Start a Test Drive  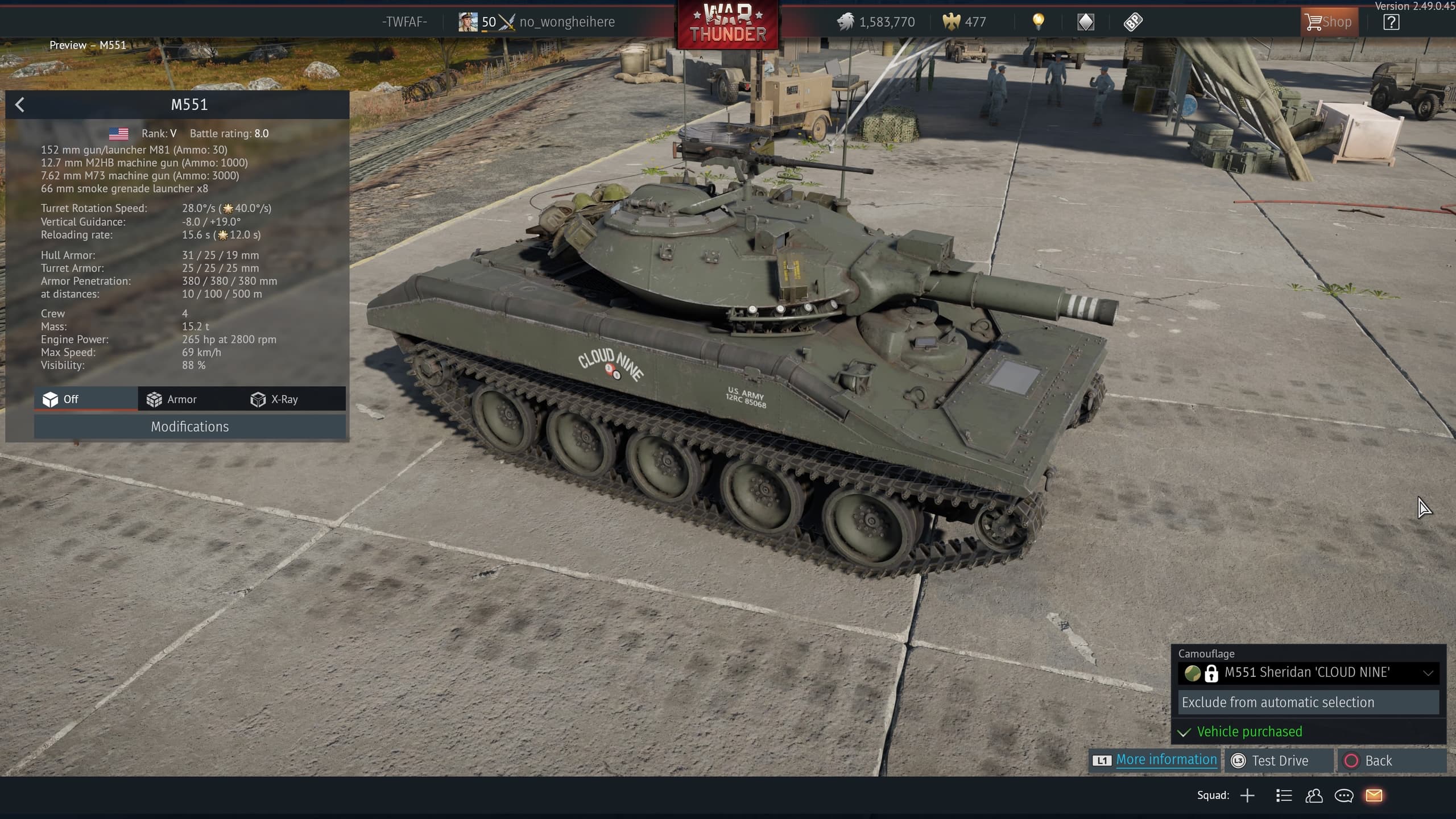1280,761
